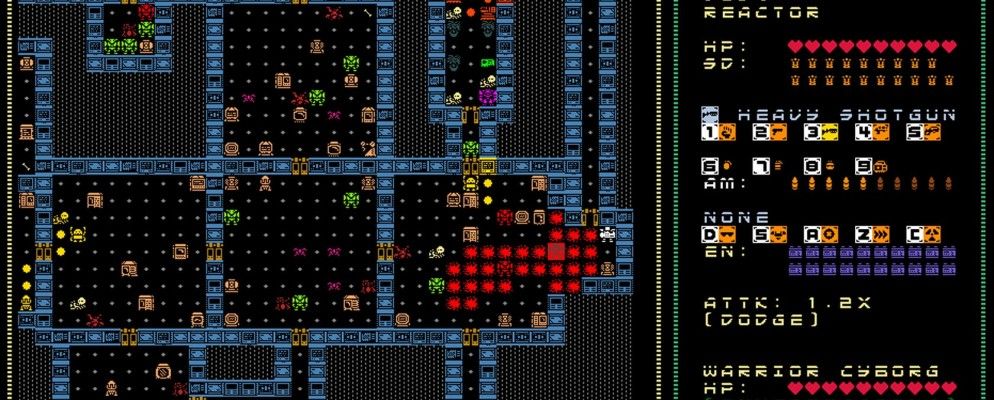Switch to the weapon in slot 4

point(880,132)
